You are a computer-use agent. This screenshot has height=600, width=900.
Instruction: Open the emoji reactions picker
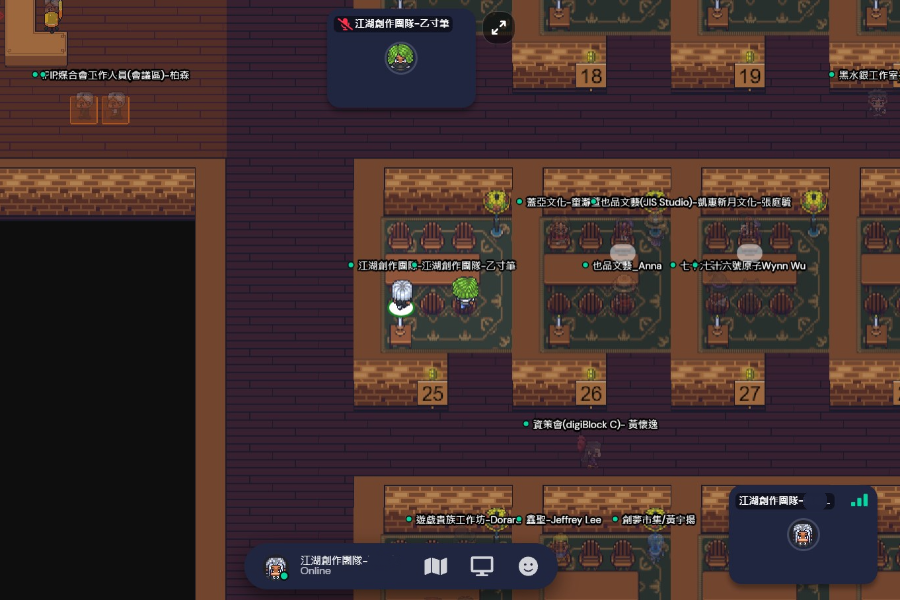coord(528,566)
